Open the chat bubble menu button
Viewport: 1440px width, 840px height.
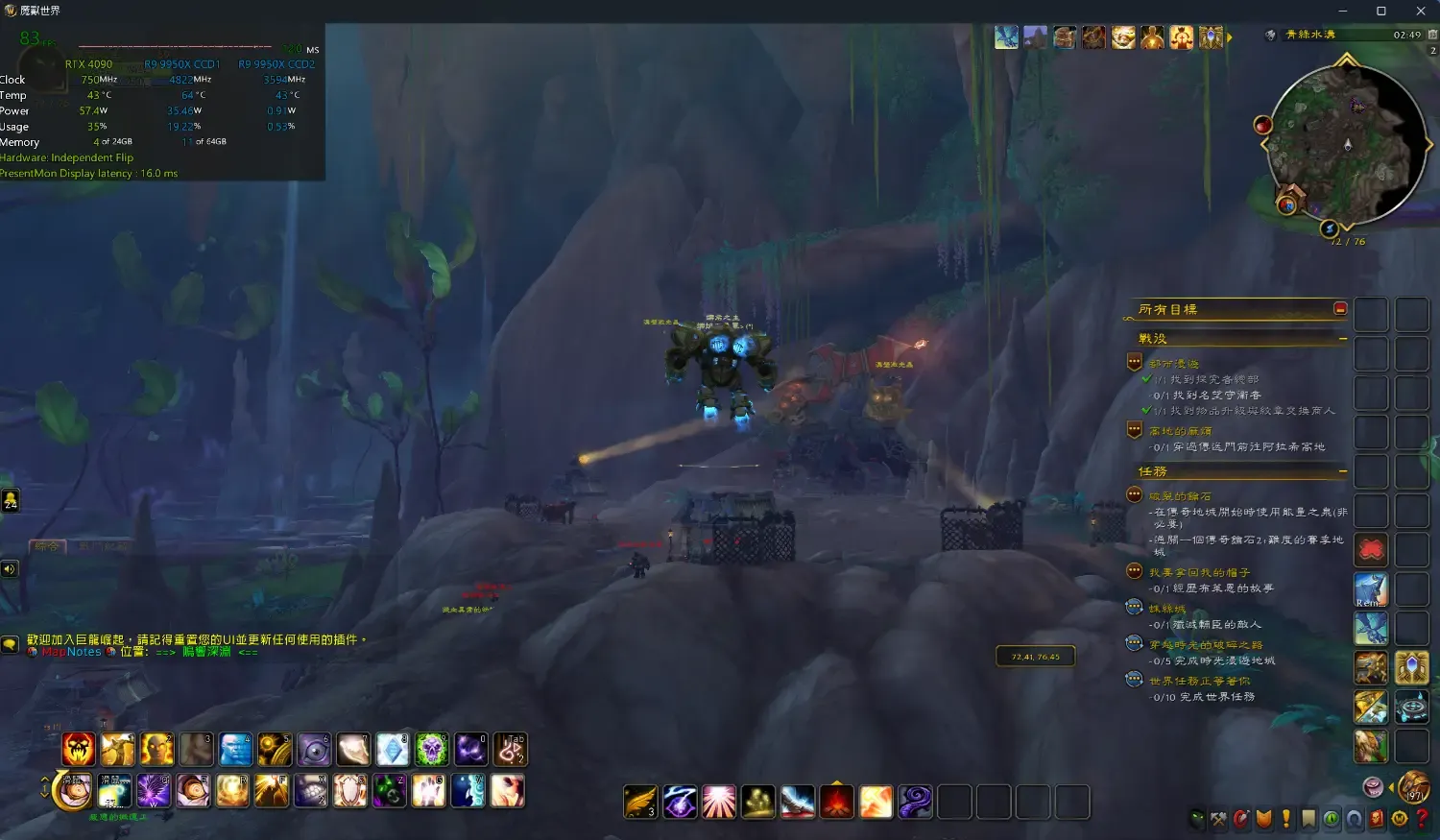coord(10,644)
